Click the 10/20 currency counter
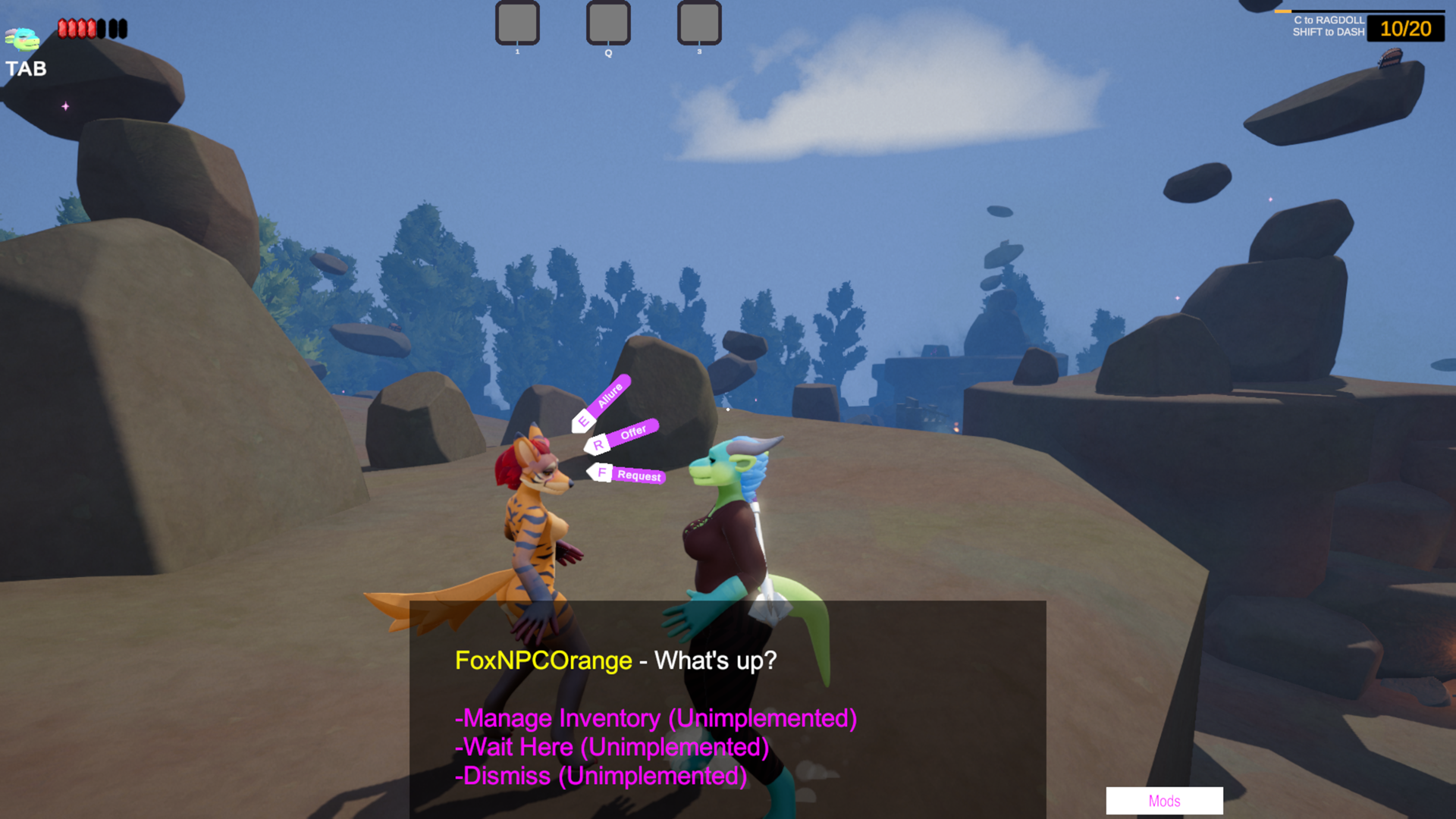The width and height of the screenshot is (1456, 819). pyautogui.click(x=1405, y=29)
